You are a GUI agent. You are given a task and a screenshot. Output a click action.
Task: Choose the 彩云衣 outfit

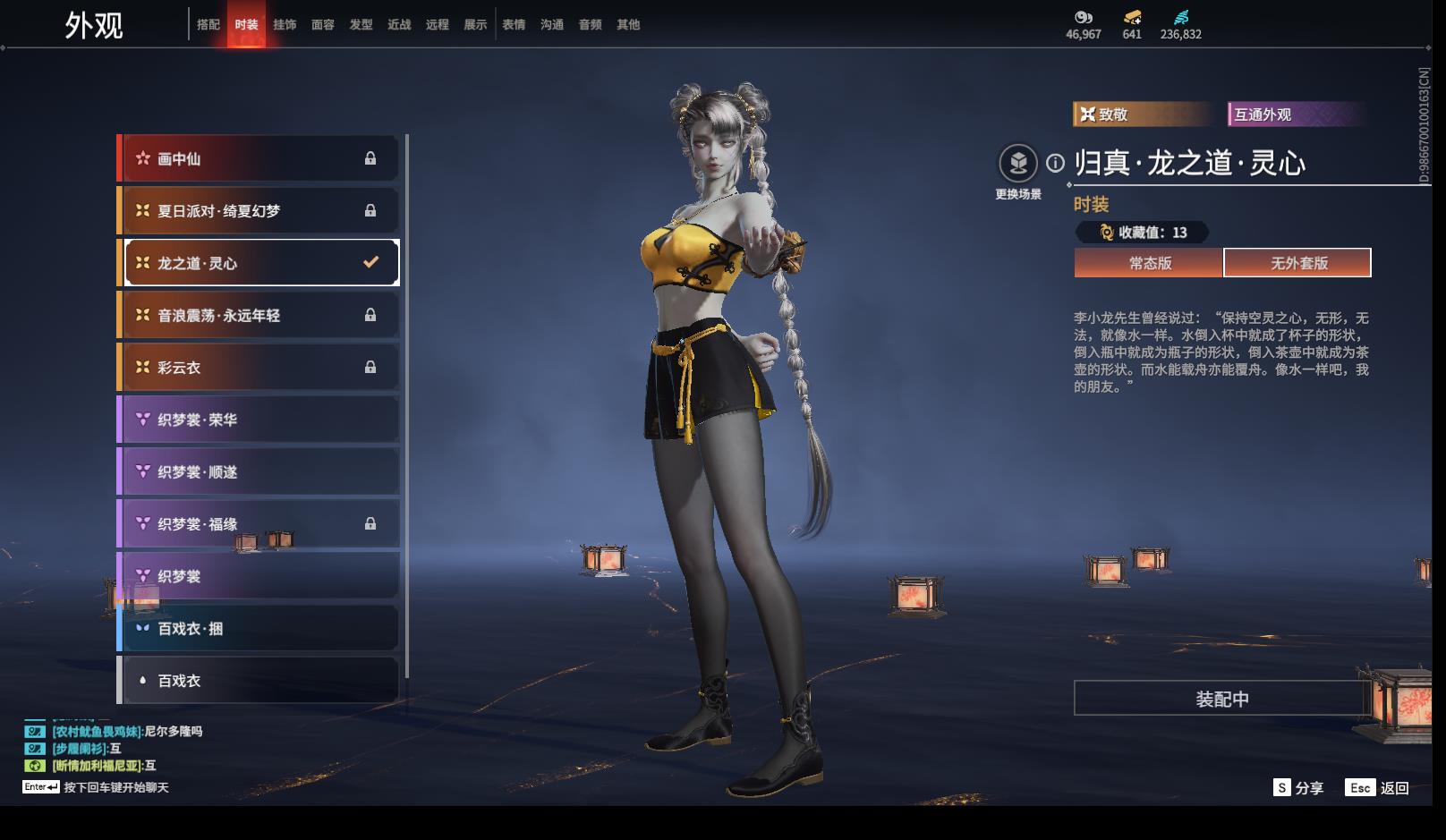pos(259,368)
